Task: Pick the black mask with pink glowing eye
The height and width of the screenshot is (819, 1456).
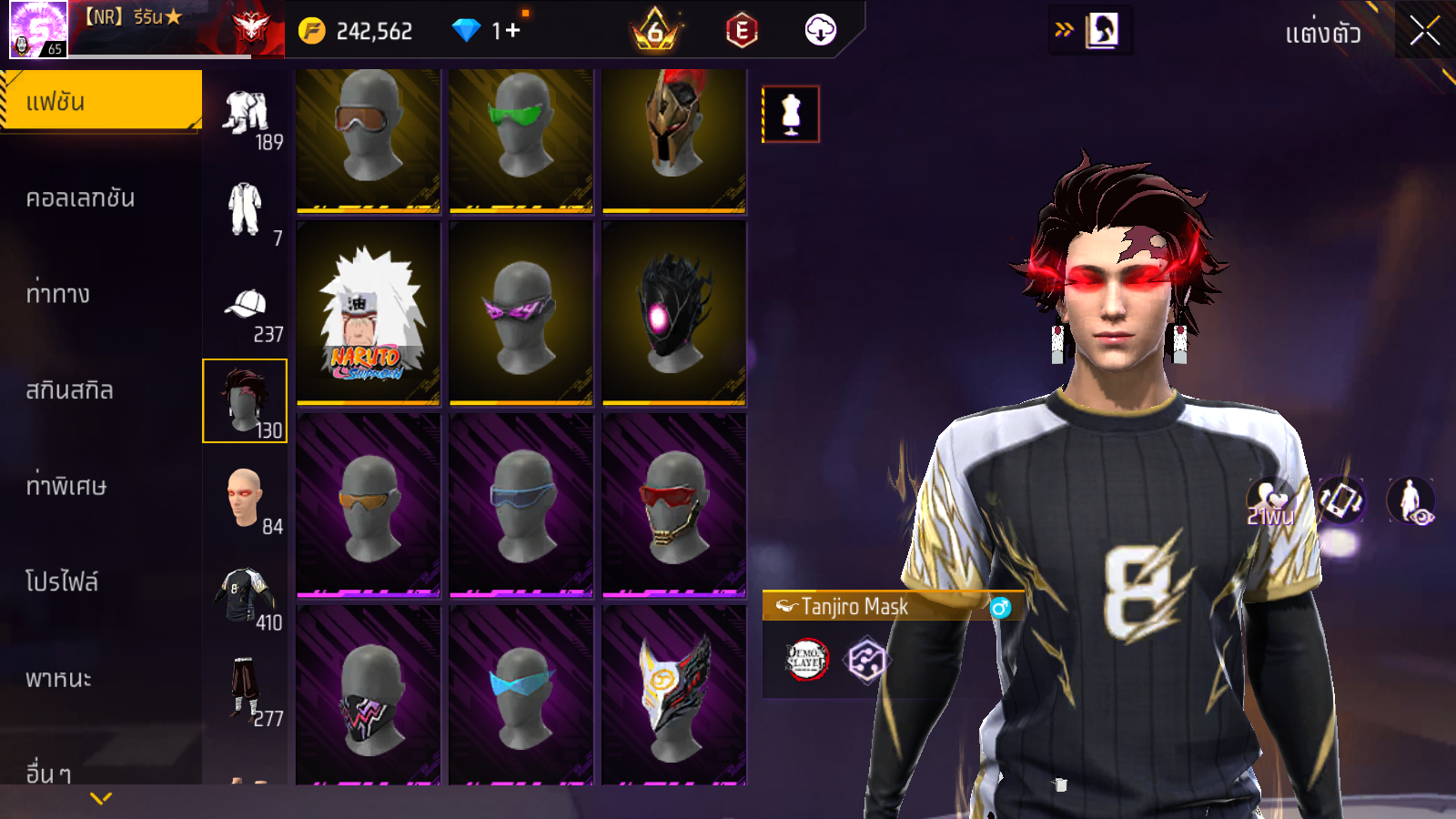Action: [x=673, y=313]
